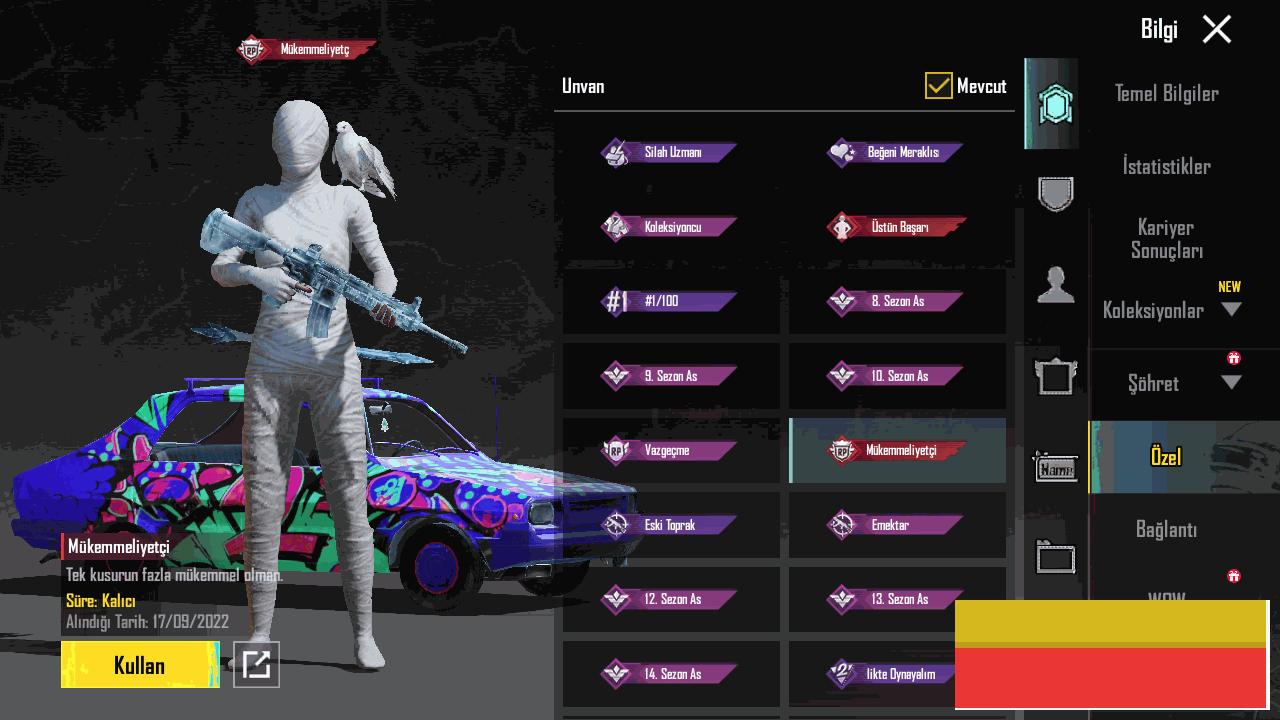
Task: Open the Bağlantı section
Action: coord(1166,529)
